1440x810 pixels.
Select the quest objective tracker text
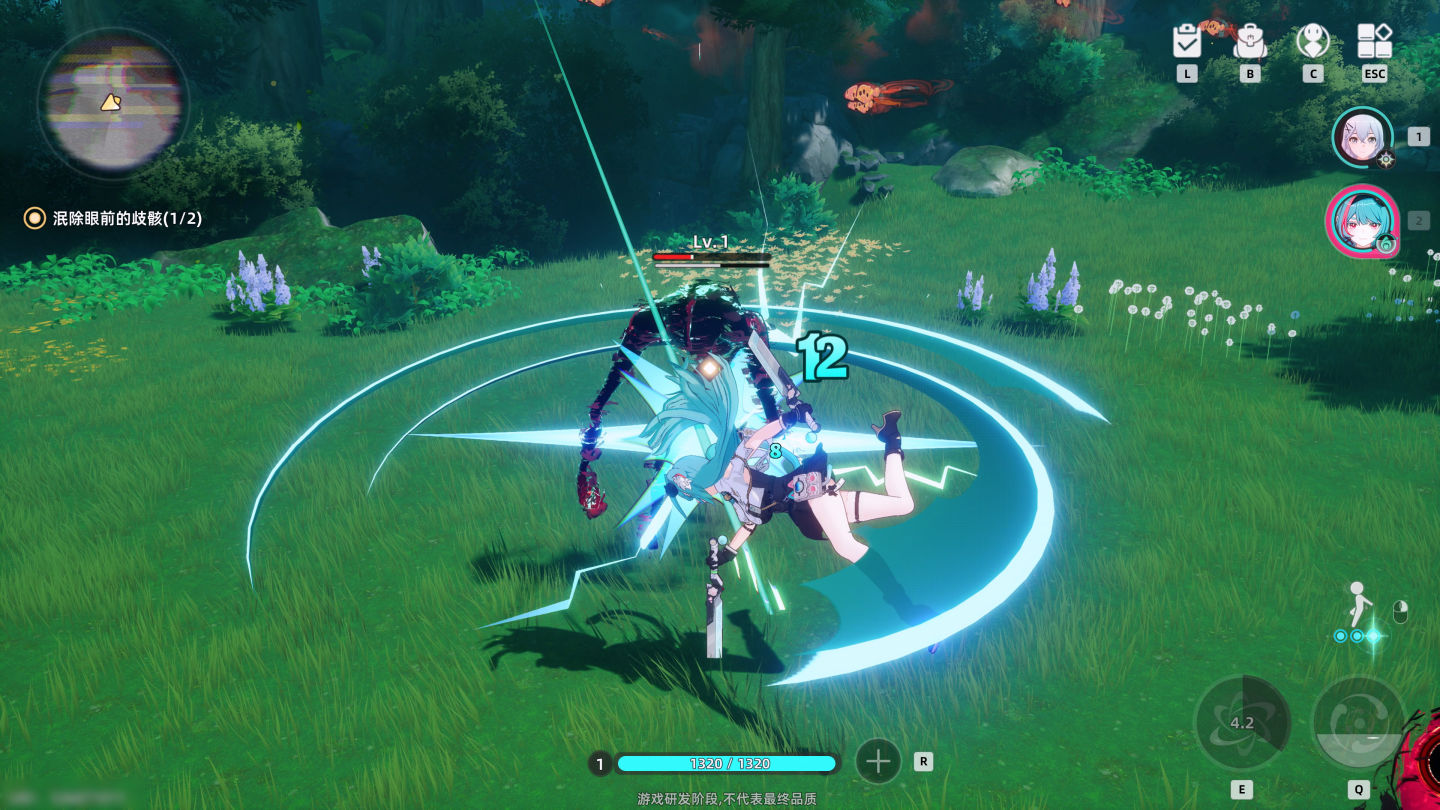click(126, 218)
